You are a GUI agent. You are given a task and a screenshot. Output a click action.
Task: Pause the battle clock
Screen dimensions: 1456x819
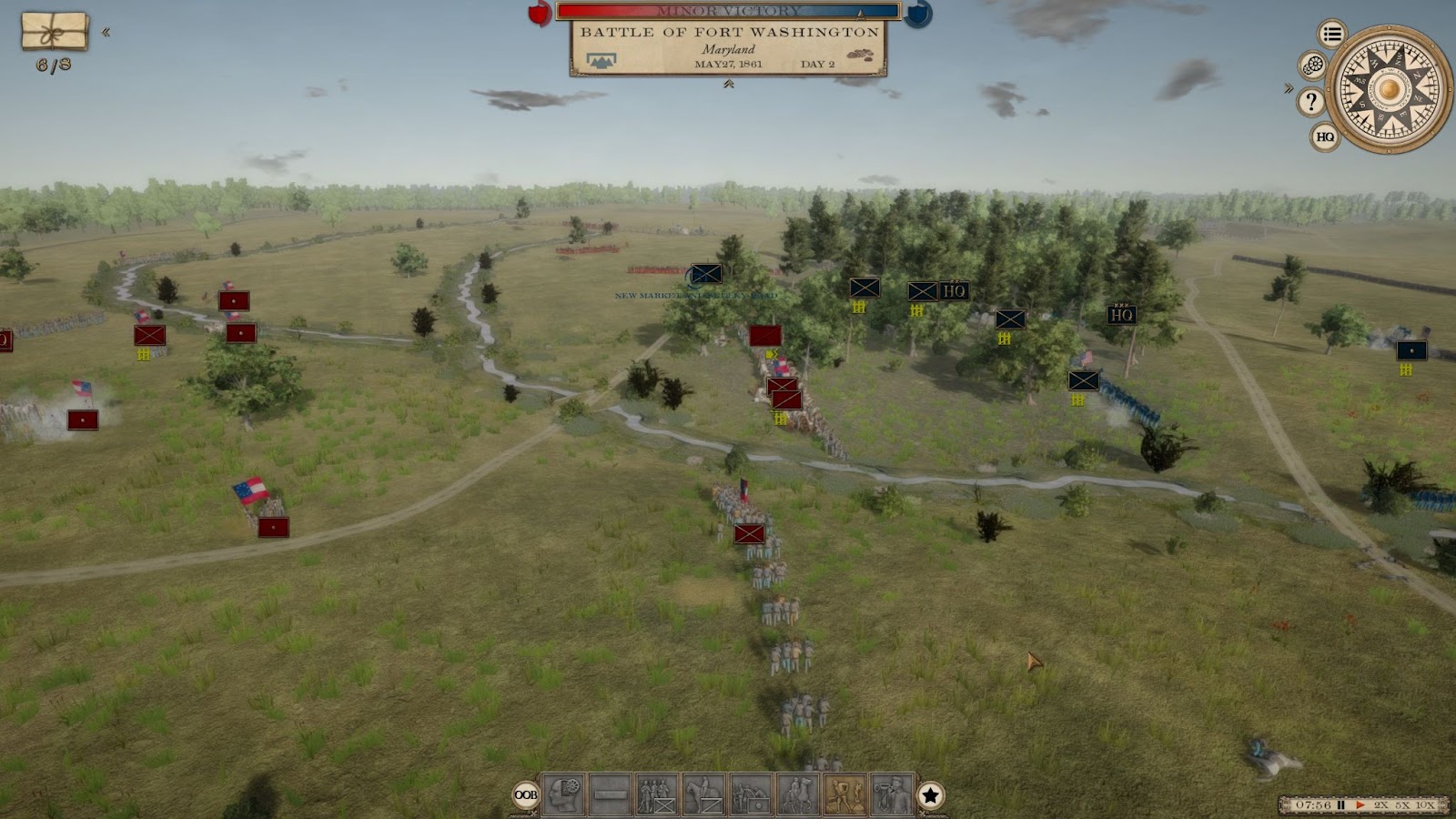click(x=1341, y=805)
